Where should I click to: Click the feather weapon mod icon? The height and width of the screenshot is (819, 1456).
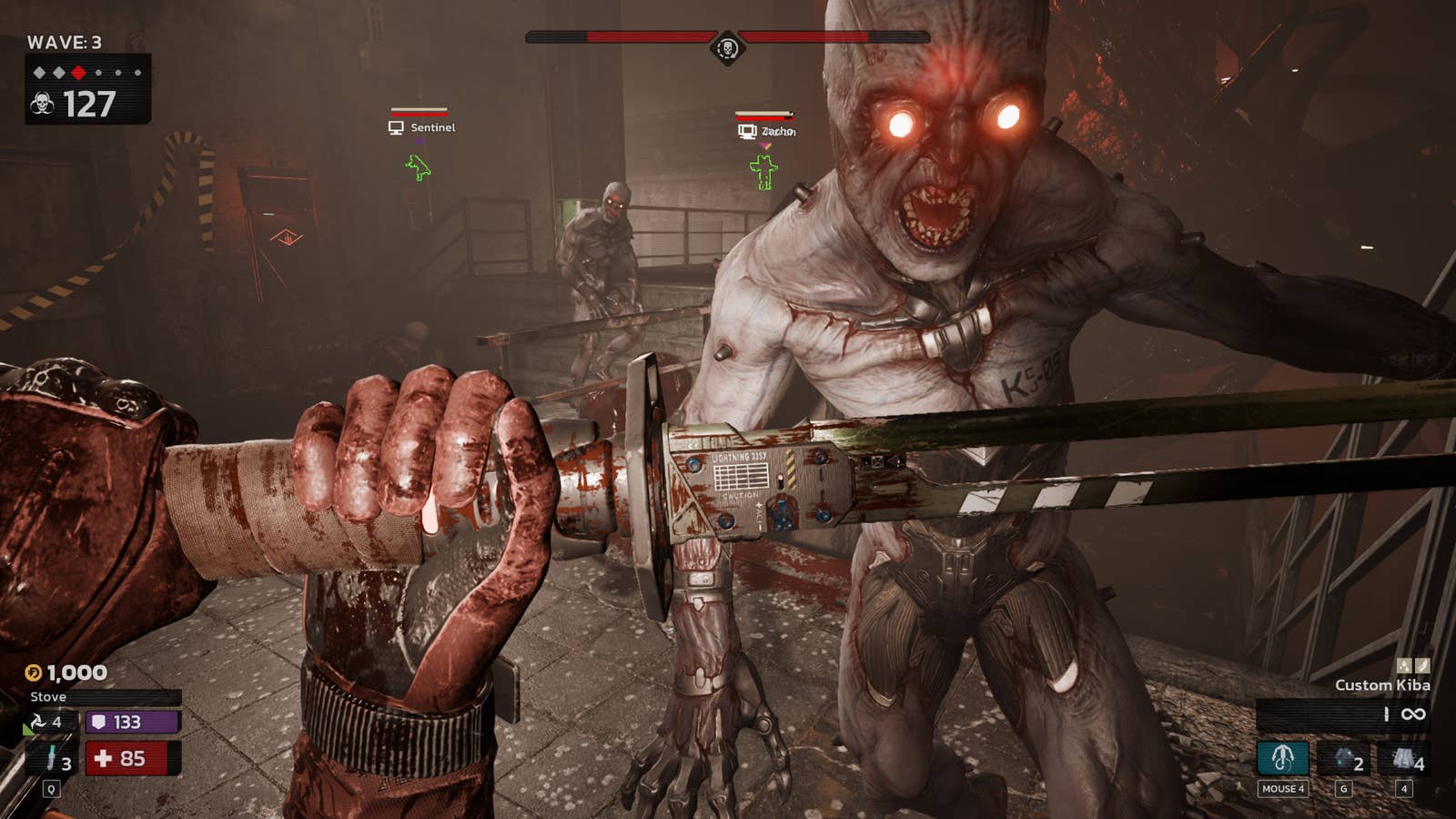pyautogui.click(x=1422, y=665)
